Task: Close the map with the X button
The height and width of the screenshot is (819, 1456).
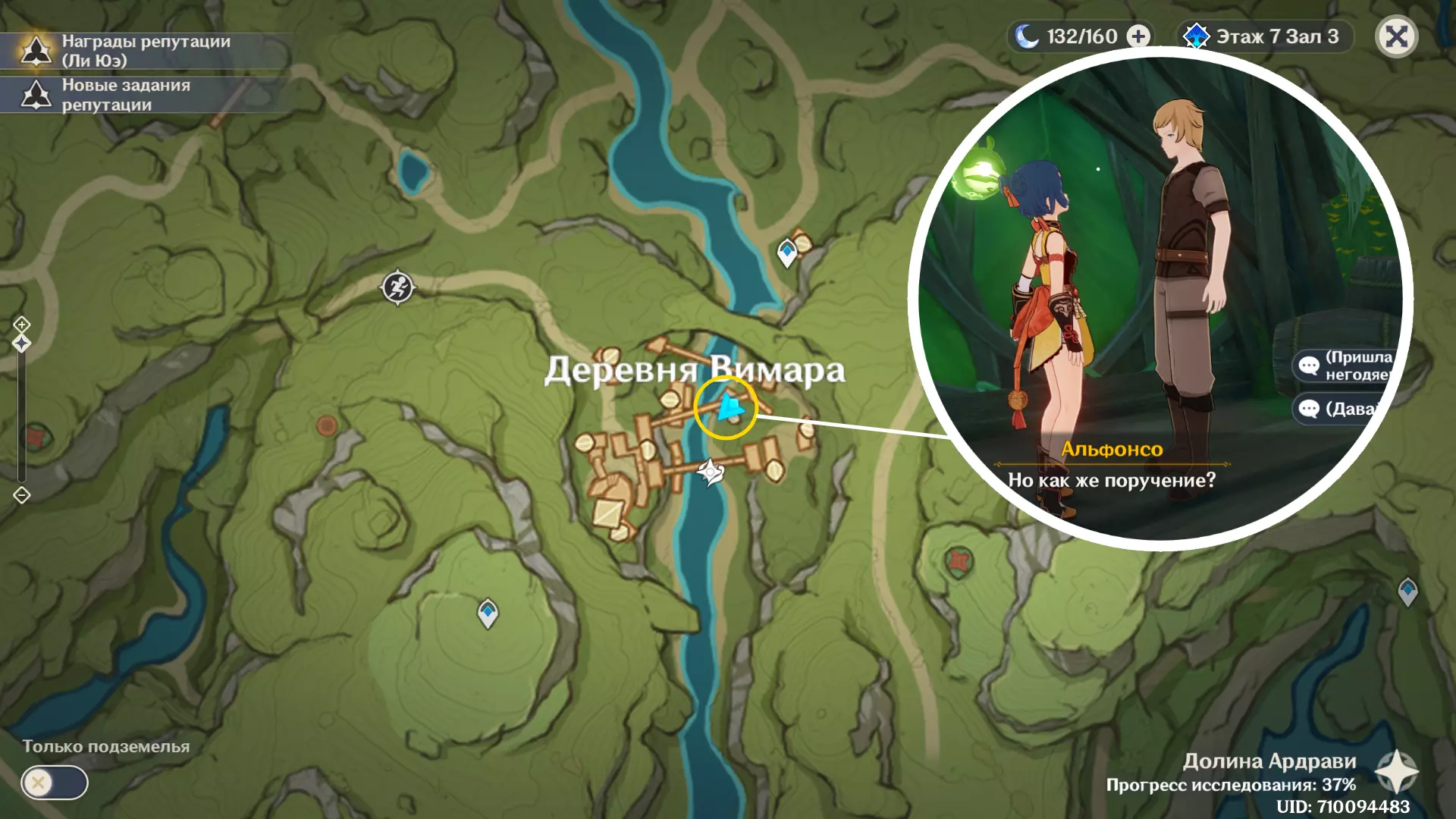Action: tap(1396, 36)
